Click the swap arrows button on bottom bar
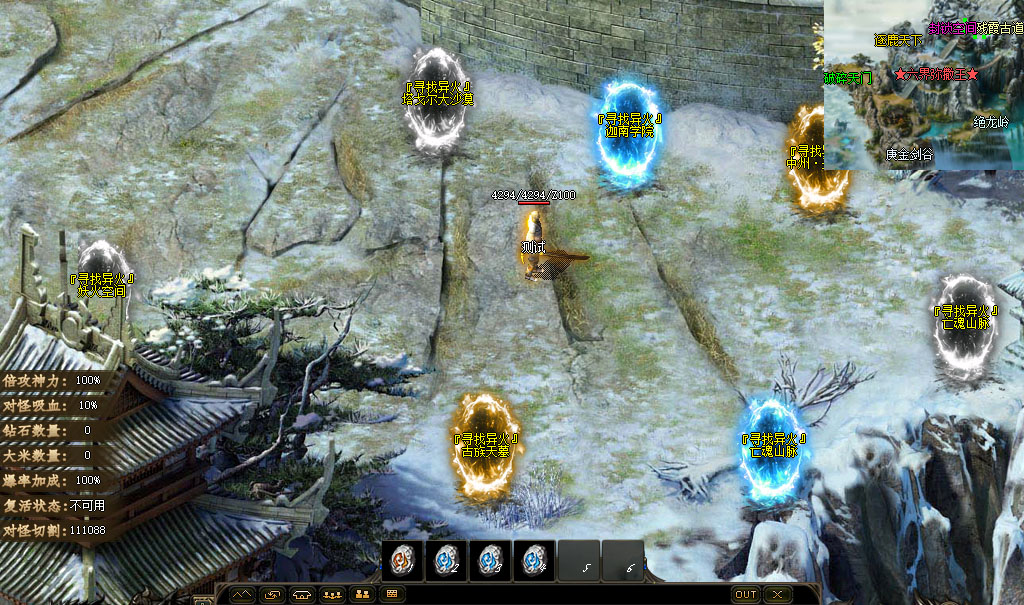Image resolution: width=1024 pixels, height=605 pixels. (272, 594)
